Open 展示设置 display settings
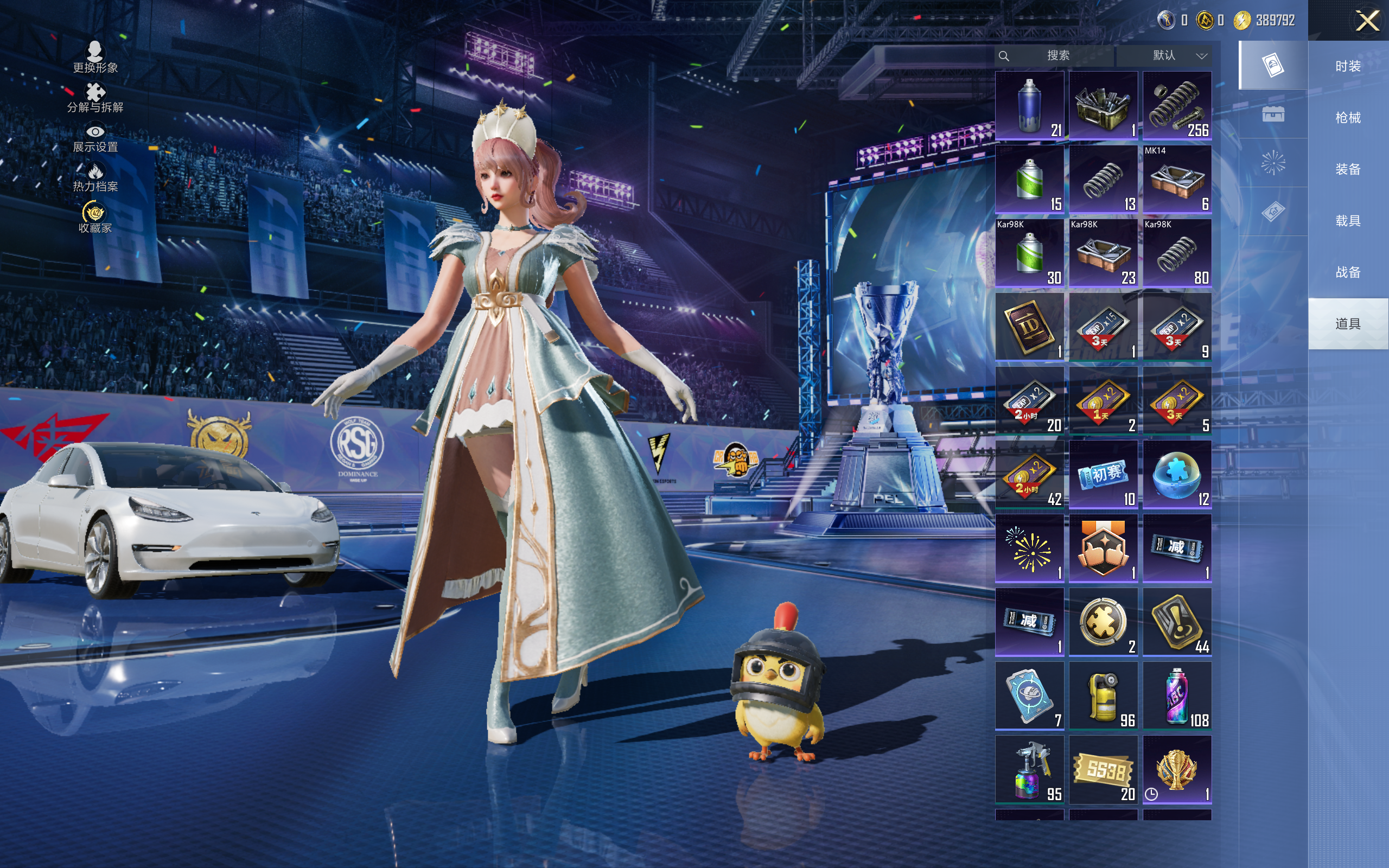This screenshot has height=868, width=1389. [95, 138]
